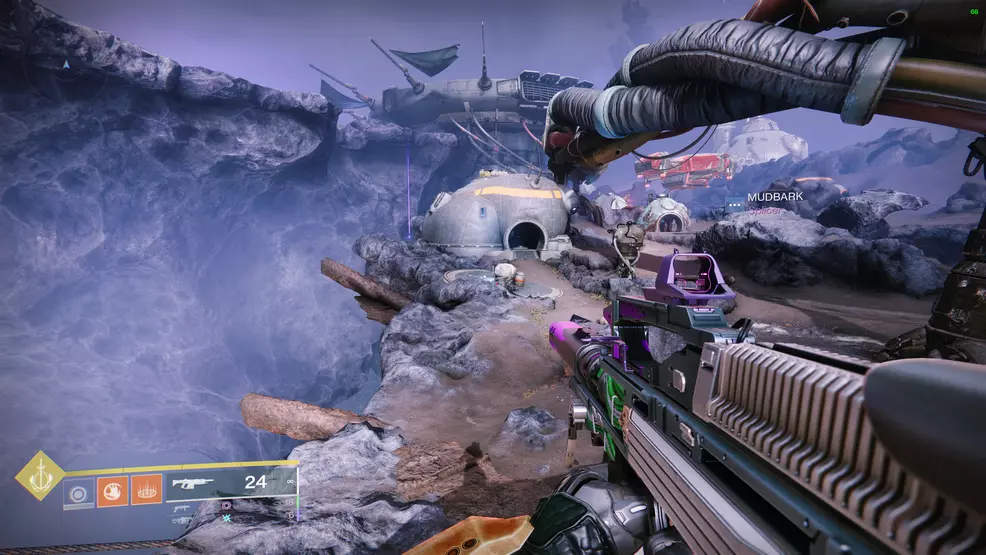Use the orange fist melee ability
This screenshot has width=986, height=555.
(112, 490)
